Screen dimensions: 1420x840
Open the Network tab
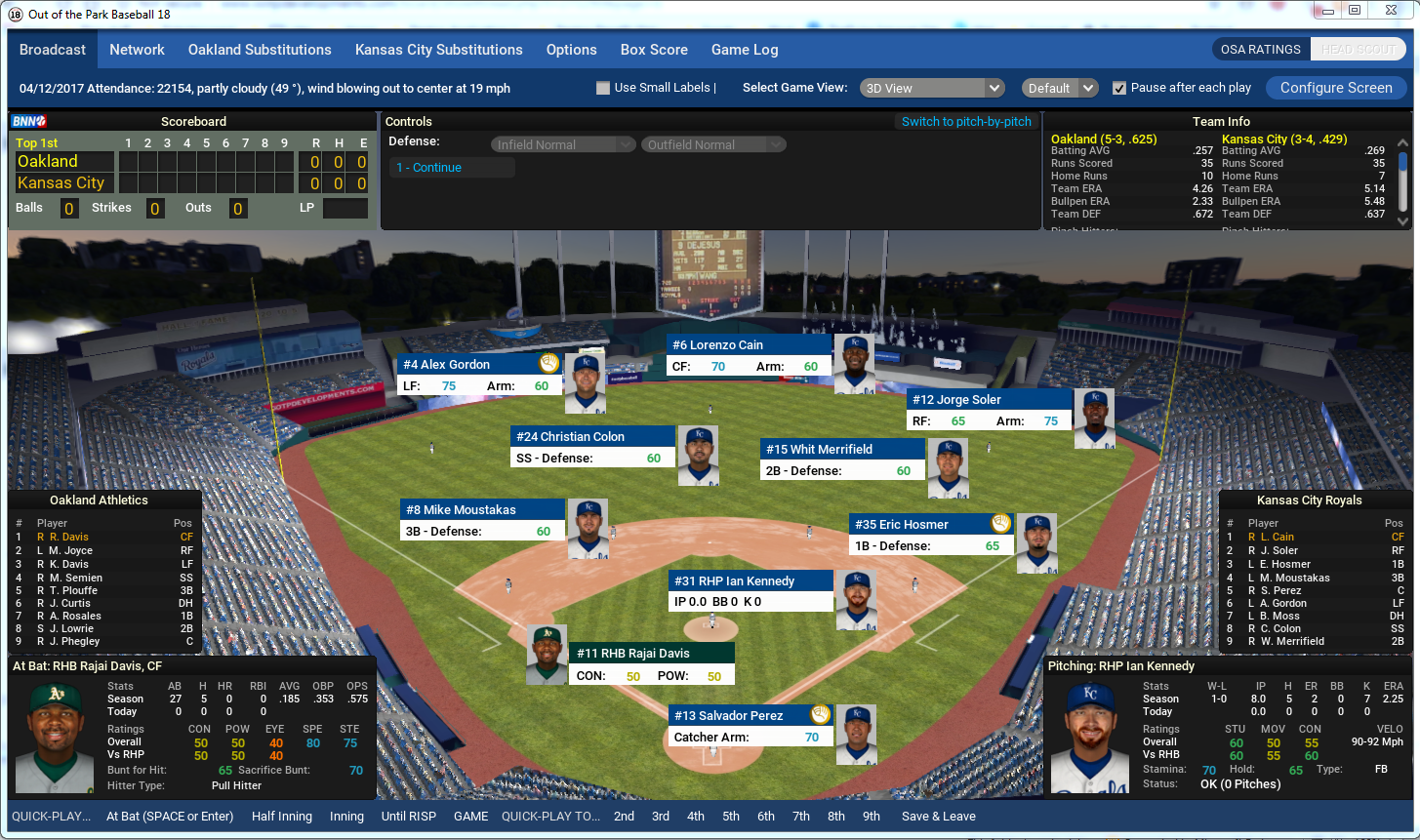point(137,50)
